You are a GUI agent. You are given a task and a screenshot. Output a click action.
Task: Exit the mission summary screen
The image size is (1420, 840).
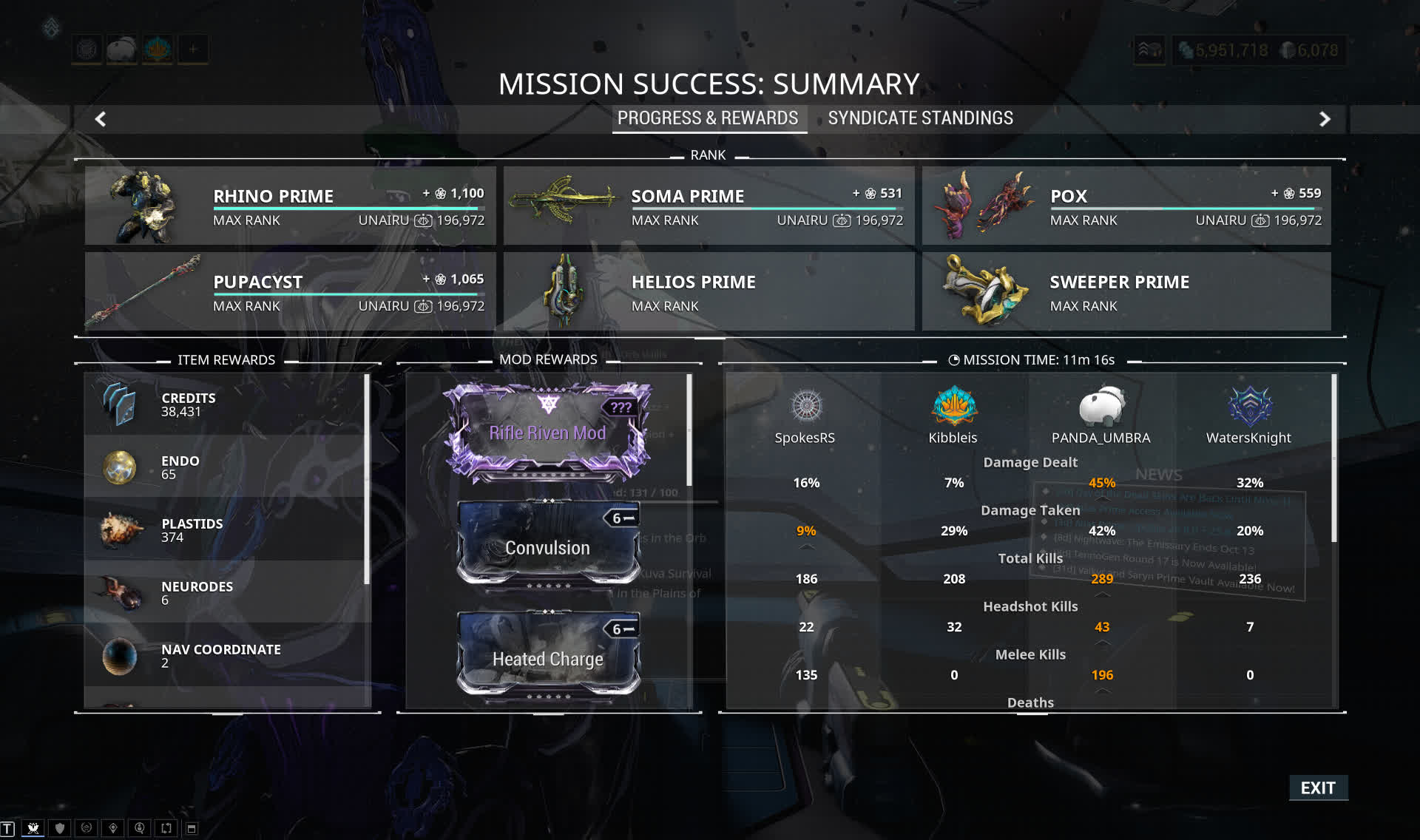tap(1318, 787)
